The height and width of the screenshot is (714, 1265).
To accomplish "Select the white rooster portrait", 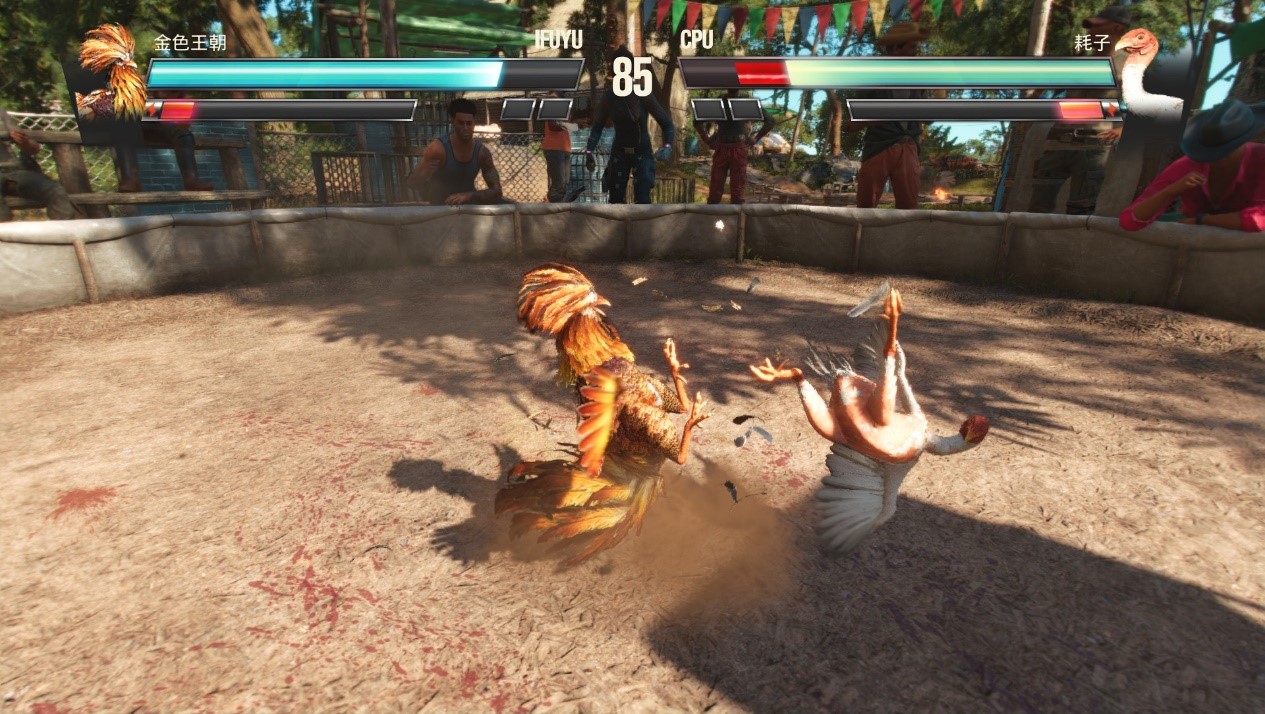I will [1147, 72].
